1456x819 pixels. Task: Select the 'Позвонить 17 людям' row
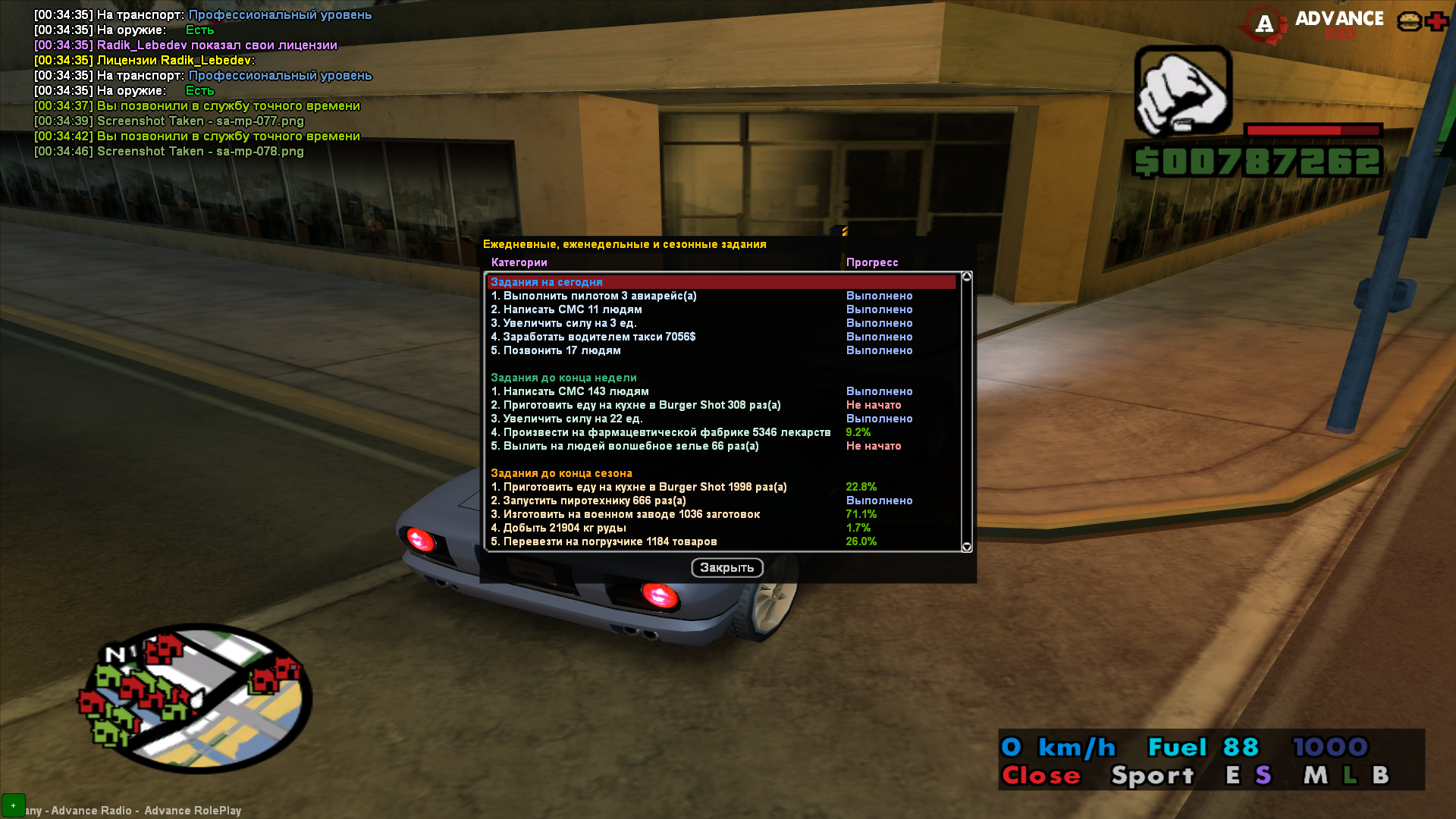tap(555, 350)
